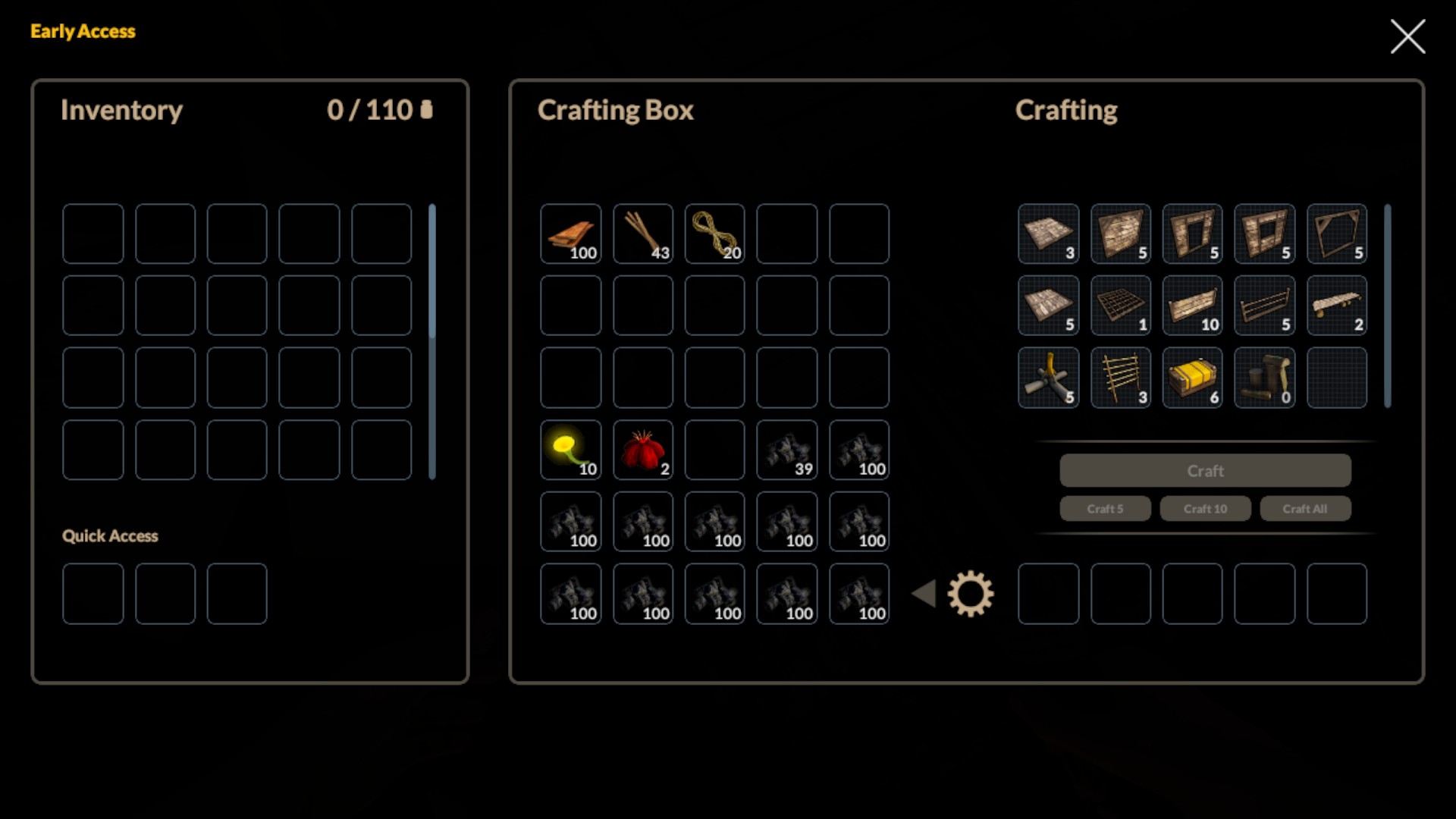This screenshot has width=1456, height=819.
Task: Click the gear icon beside the output slots
Action: 971,594
